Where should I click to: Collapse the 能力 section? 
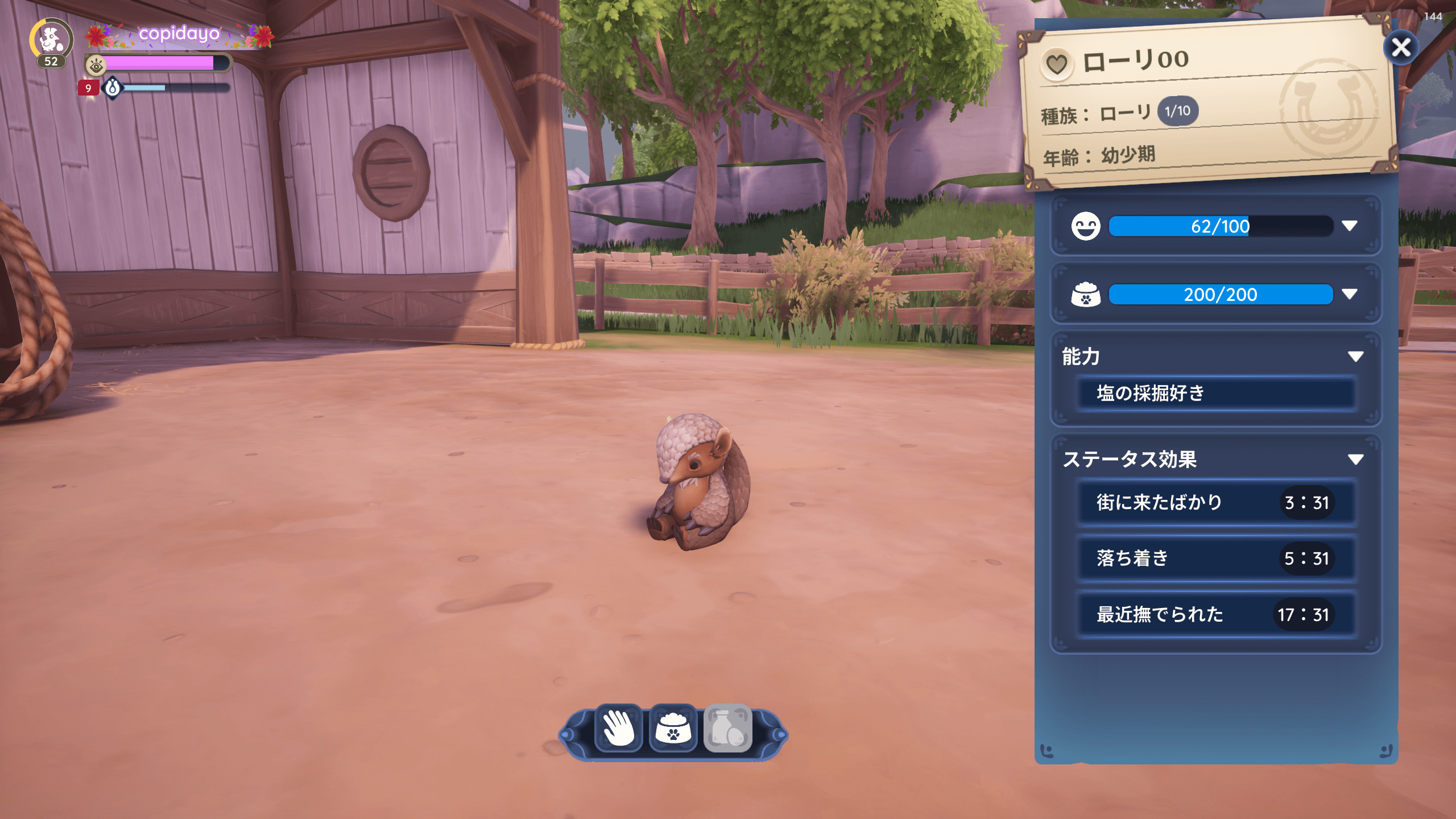tap(1355, 357)
